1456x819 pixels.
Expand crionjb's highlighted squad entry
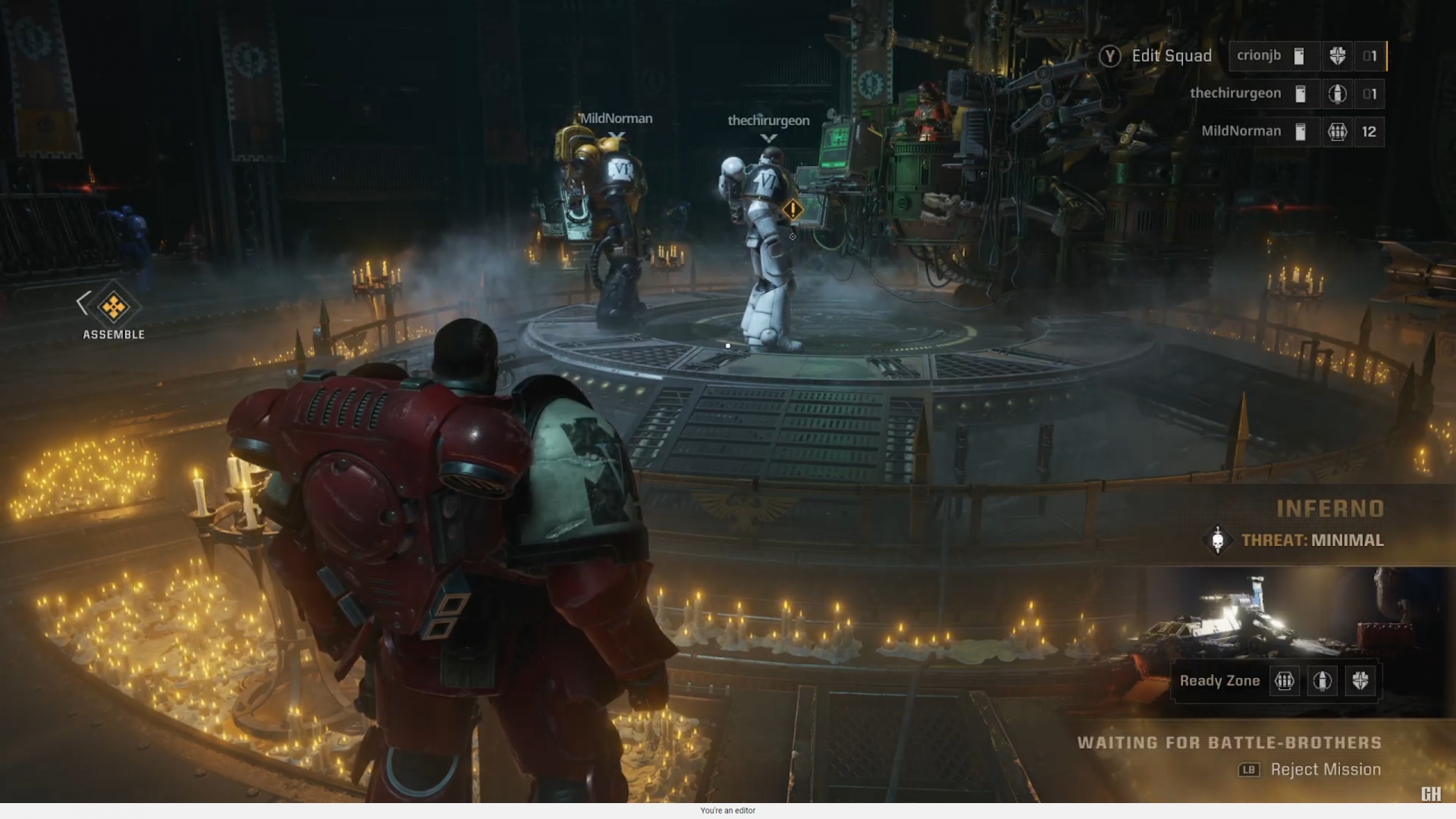pyautogui.click(x=1260, y=56)
